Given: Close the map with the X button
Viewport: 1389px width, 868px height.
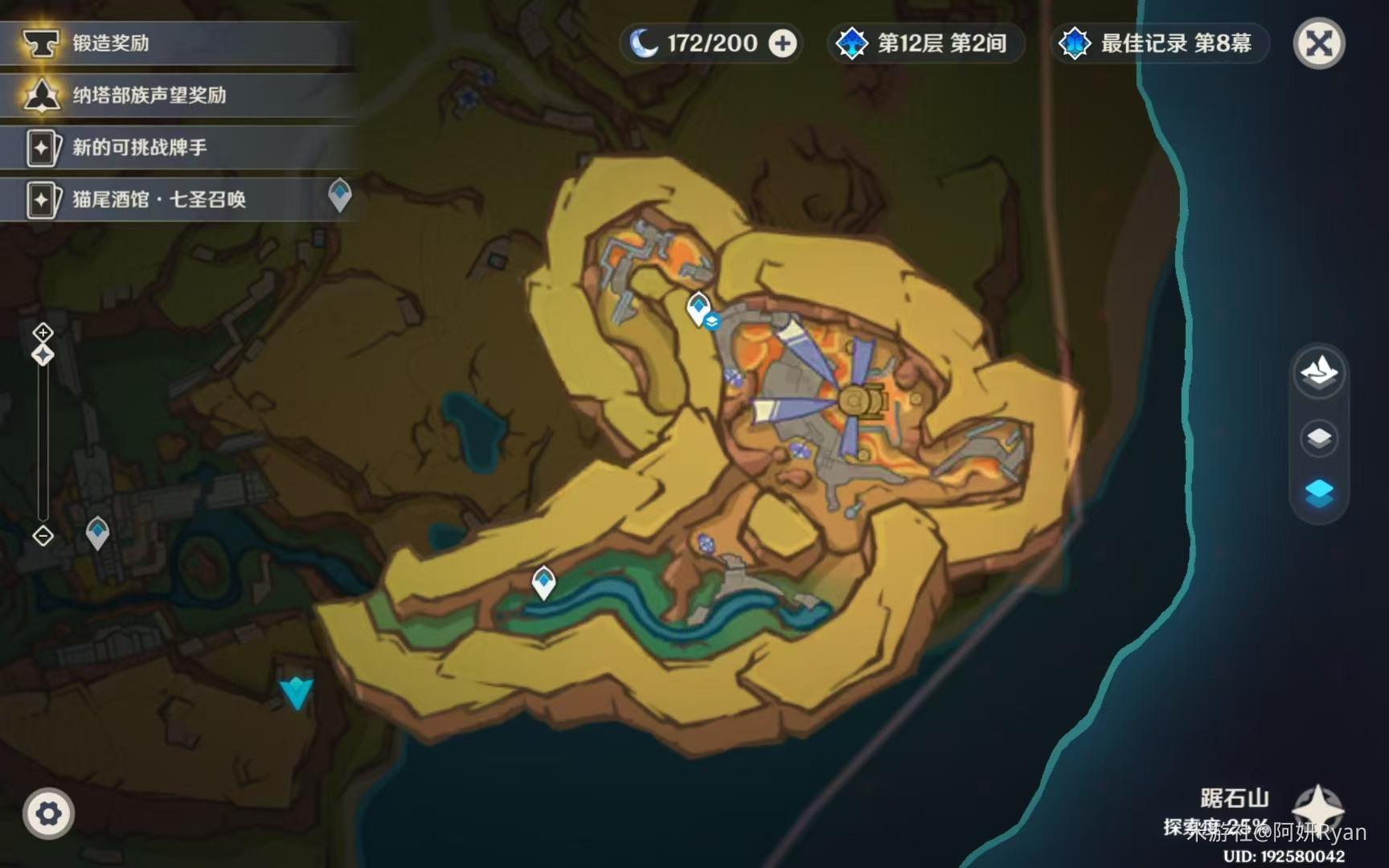Looking at the screenshot, I should [x=1319, y=43].
